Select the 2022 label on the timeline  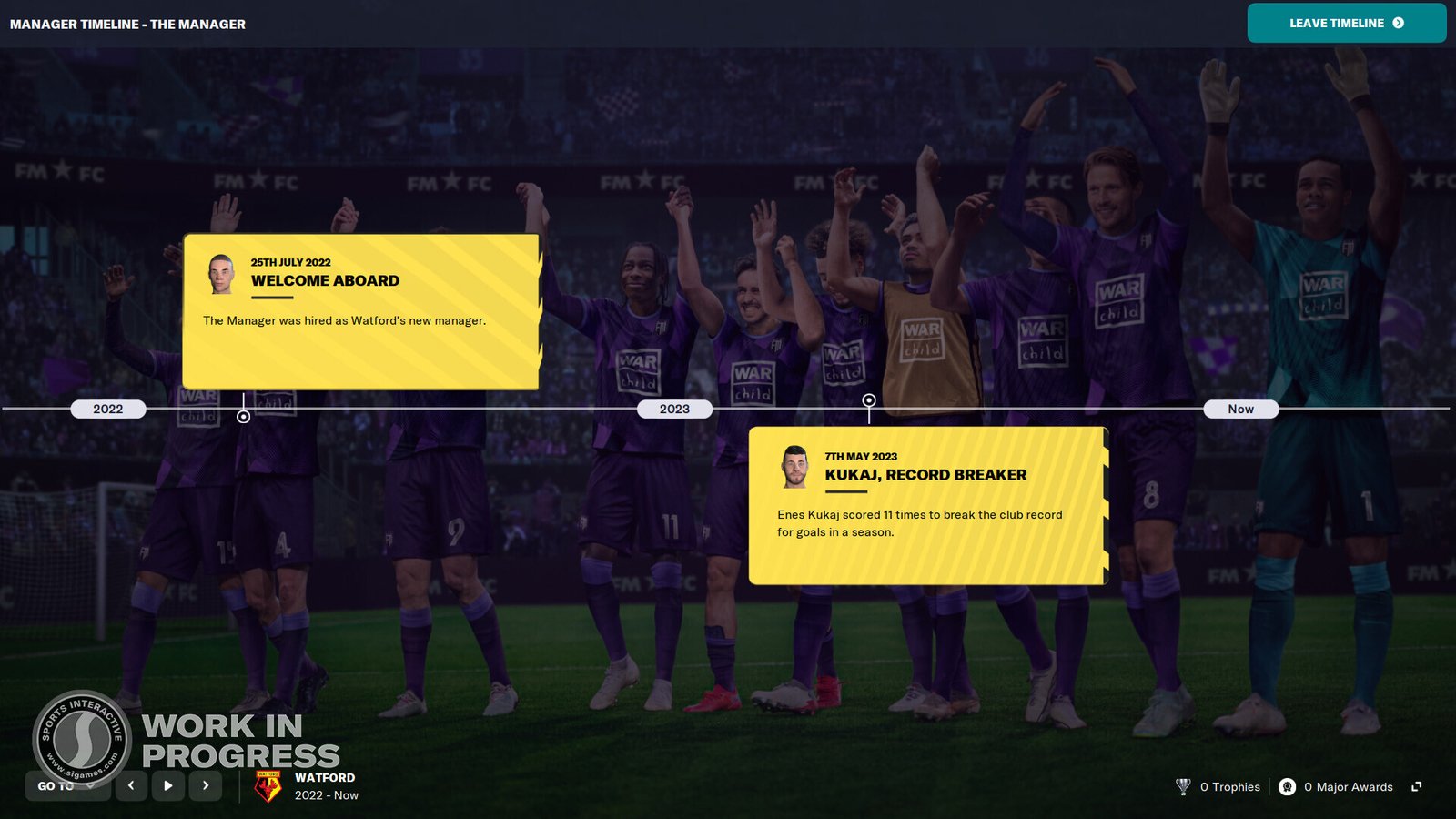pos(108,409)
